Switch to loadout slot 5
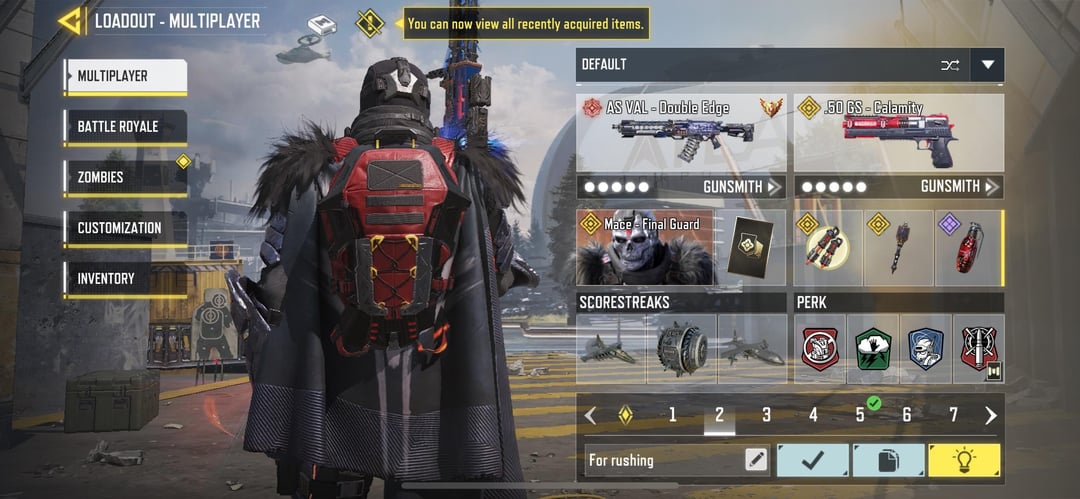This screenshot has height=499, width=1080. pyautogui.click(x=860, y=415)
